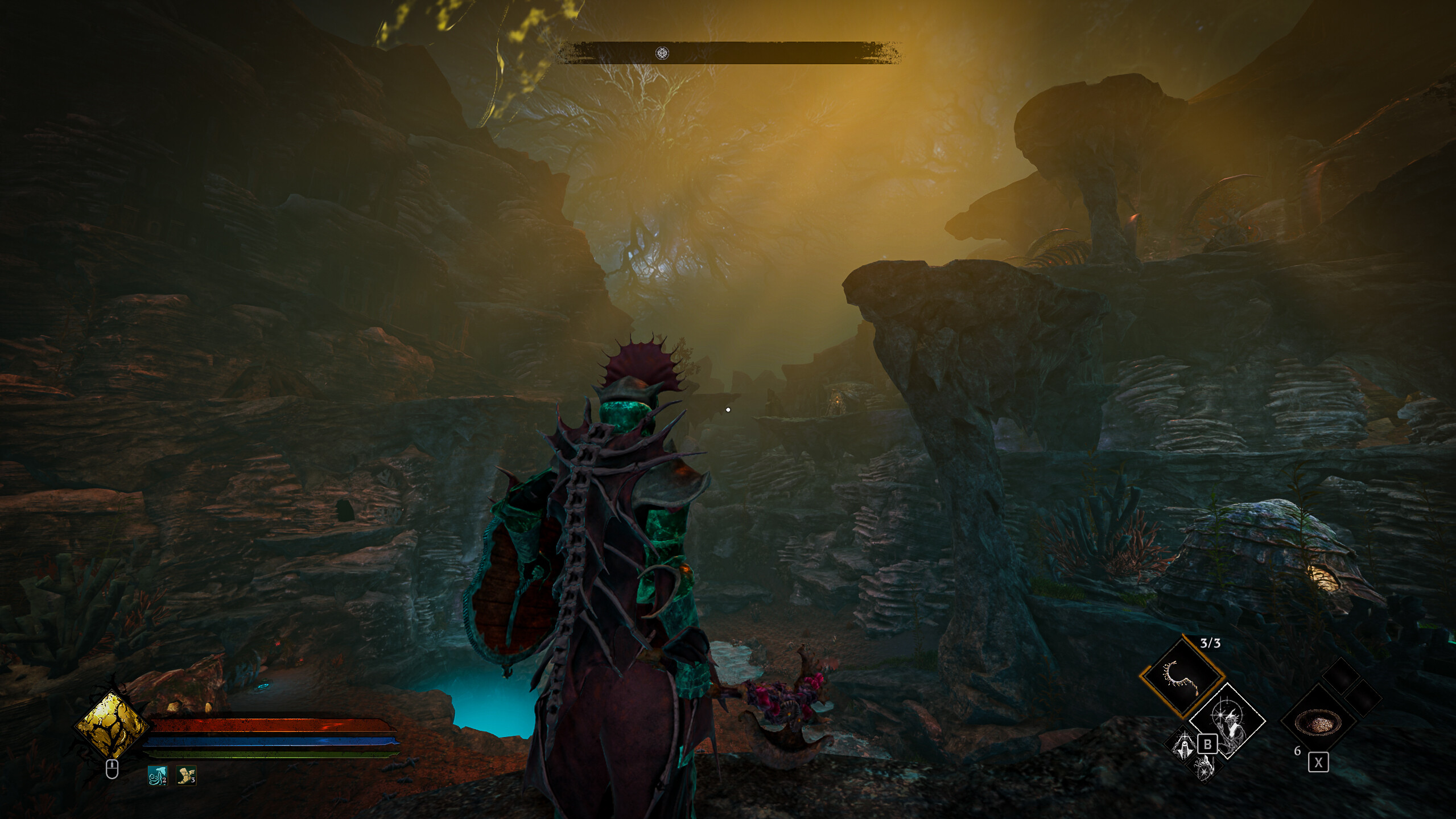The image size is (1456, 819).
Task: Click the compass marker on the top bar
Action: [x=662, y=53]
